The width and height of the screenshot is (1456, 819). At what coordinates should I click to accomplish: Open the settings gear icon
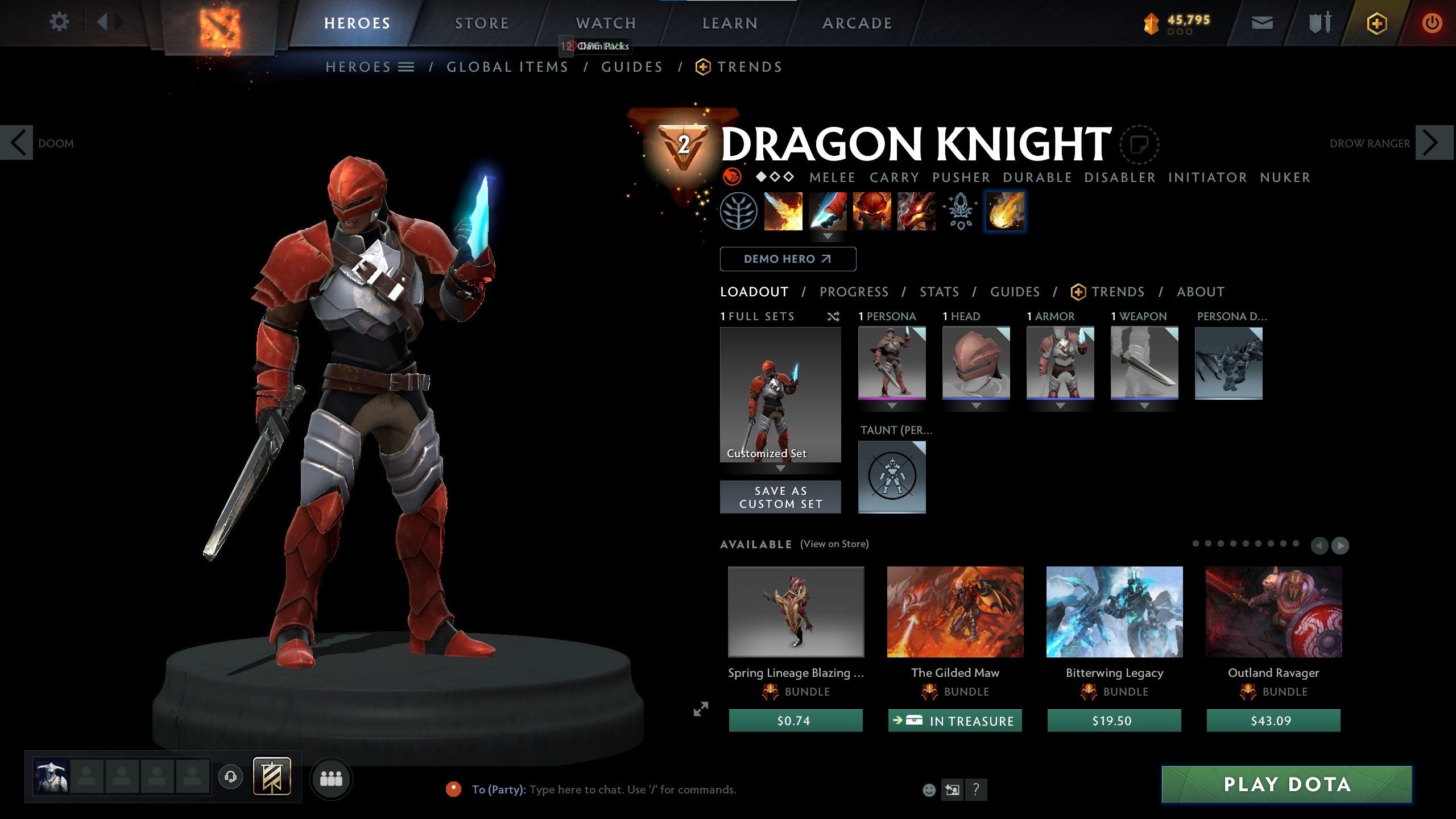[59, 21]
